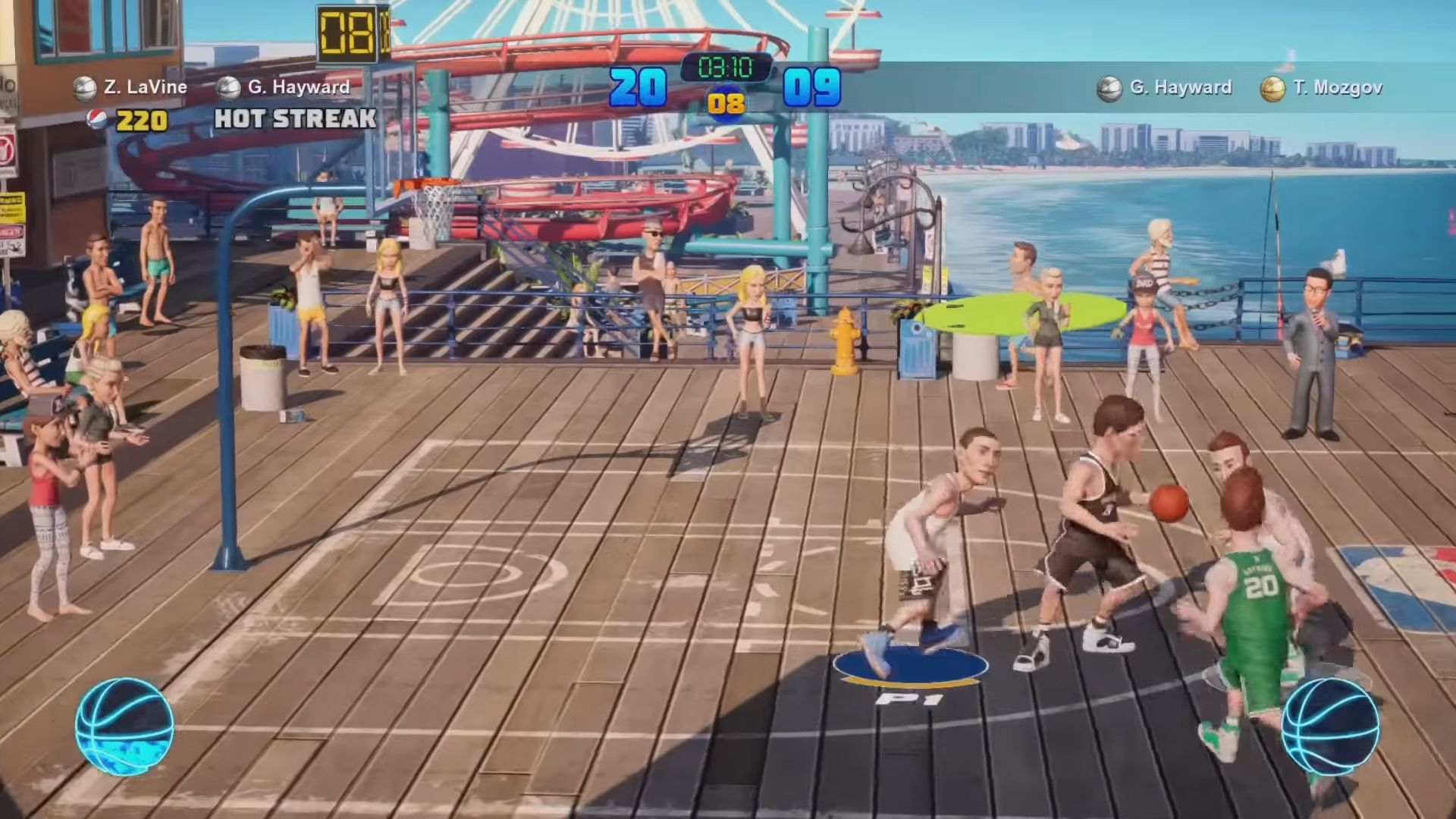Click the gold ball icon beside T. Mozgov
Screen dimensions: 1456x819
[1272, 89]
